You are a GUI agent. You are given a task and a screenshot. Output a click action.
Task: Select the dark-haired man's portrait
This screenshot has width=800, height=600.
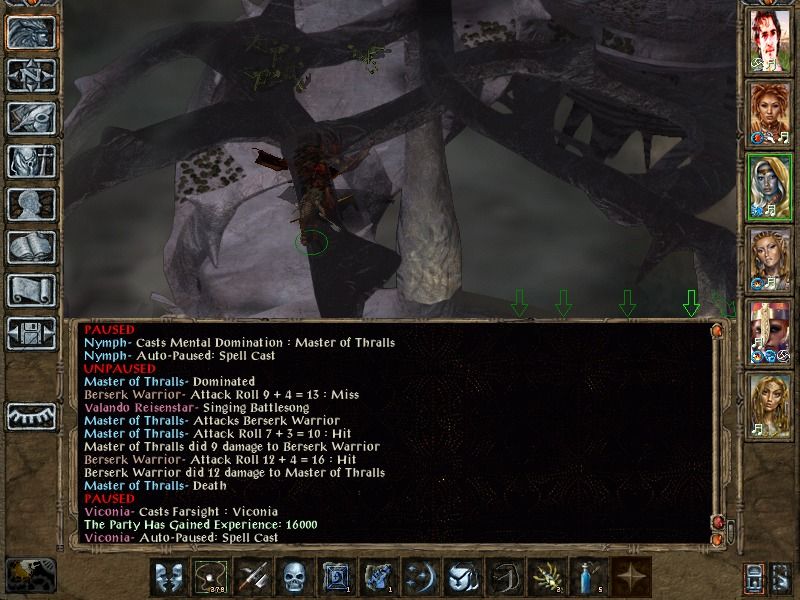tap(770, 40)
